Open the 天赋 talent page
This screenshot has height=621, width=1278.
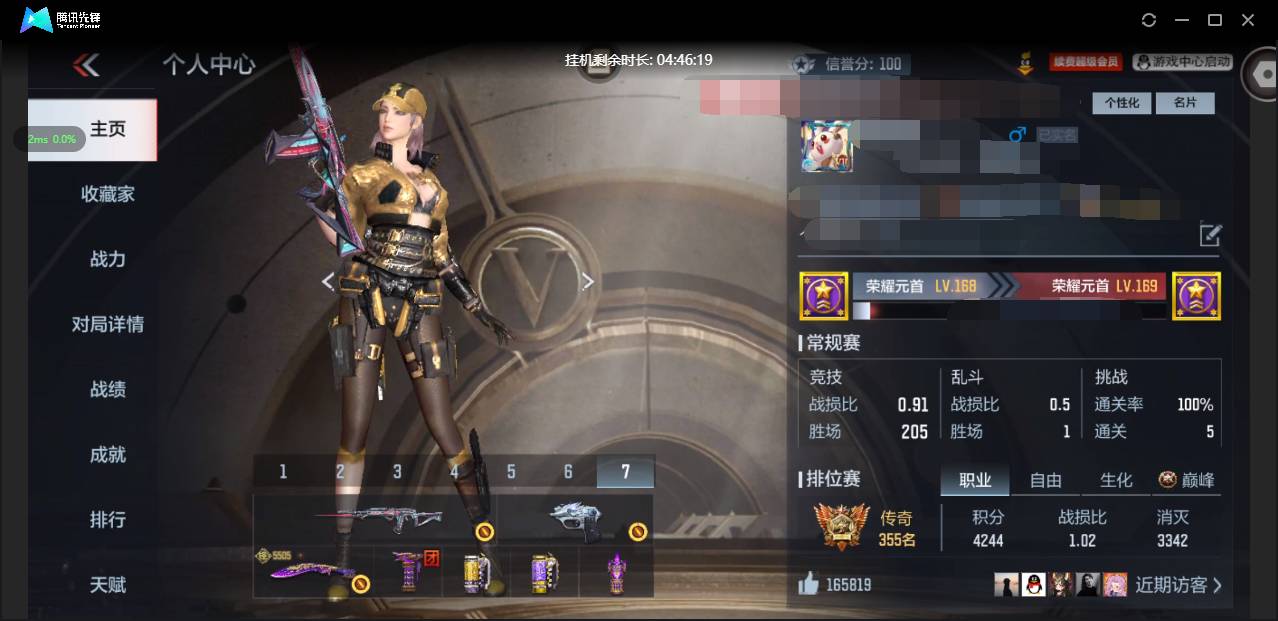108,584
